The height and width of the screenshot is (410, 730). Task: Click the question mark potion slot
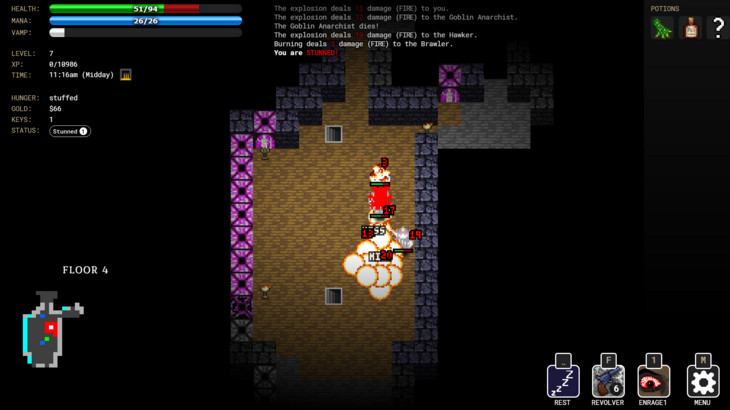(718, 29)
